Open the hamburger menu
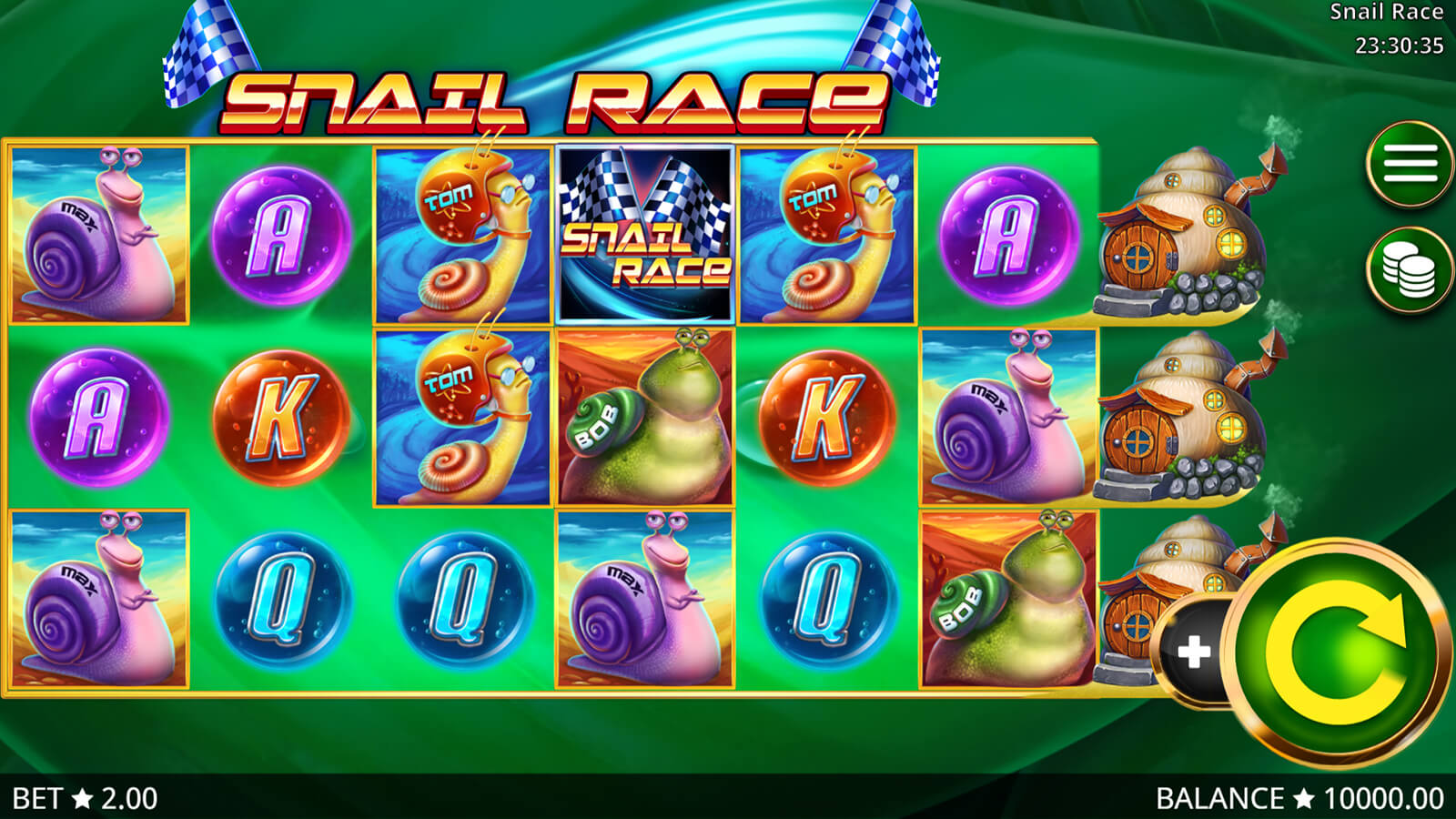The height and width of the screenshot is (819, 1456). point(1410,165)
